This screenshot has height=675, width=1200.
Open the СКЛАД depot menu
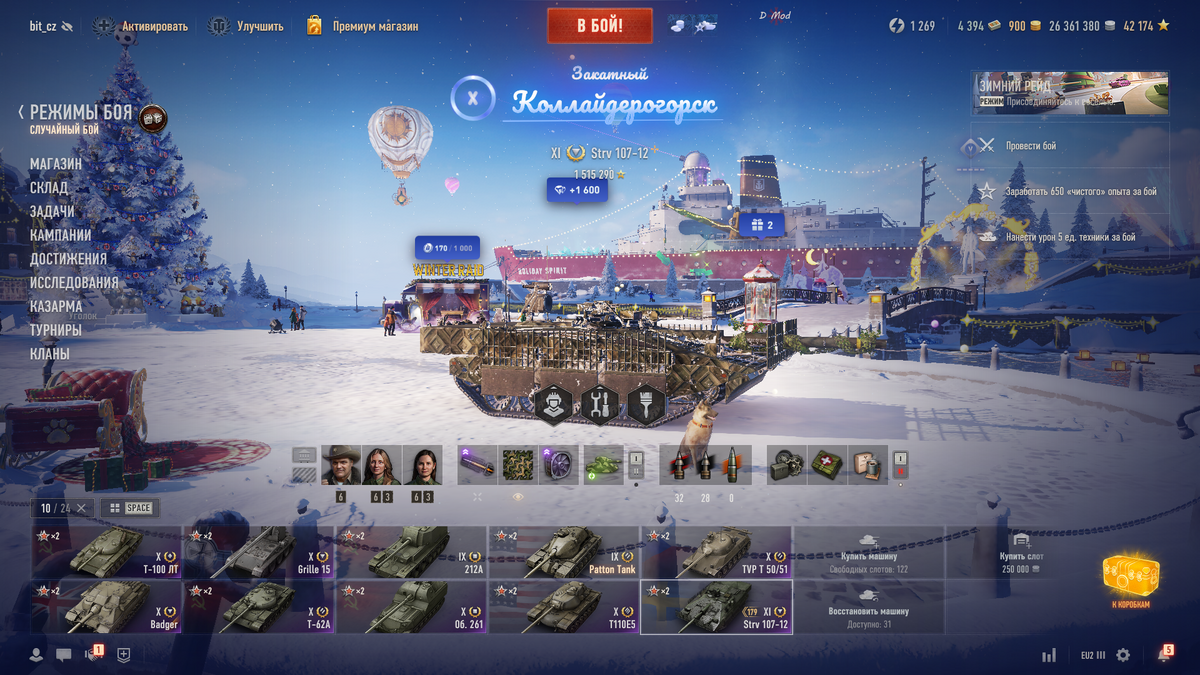49,188
